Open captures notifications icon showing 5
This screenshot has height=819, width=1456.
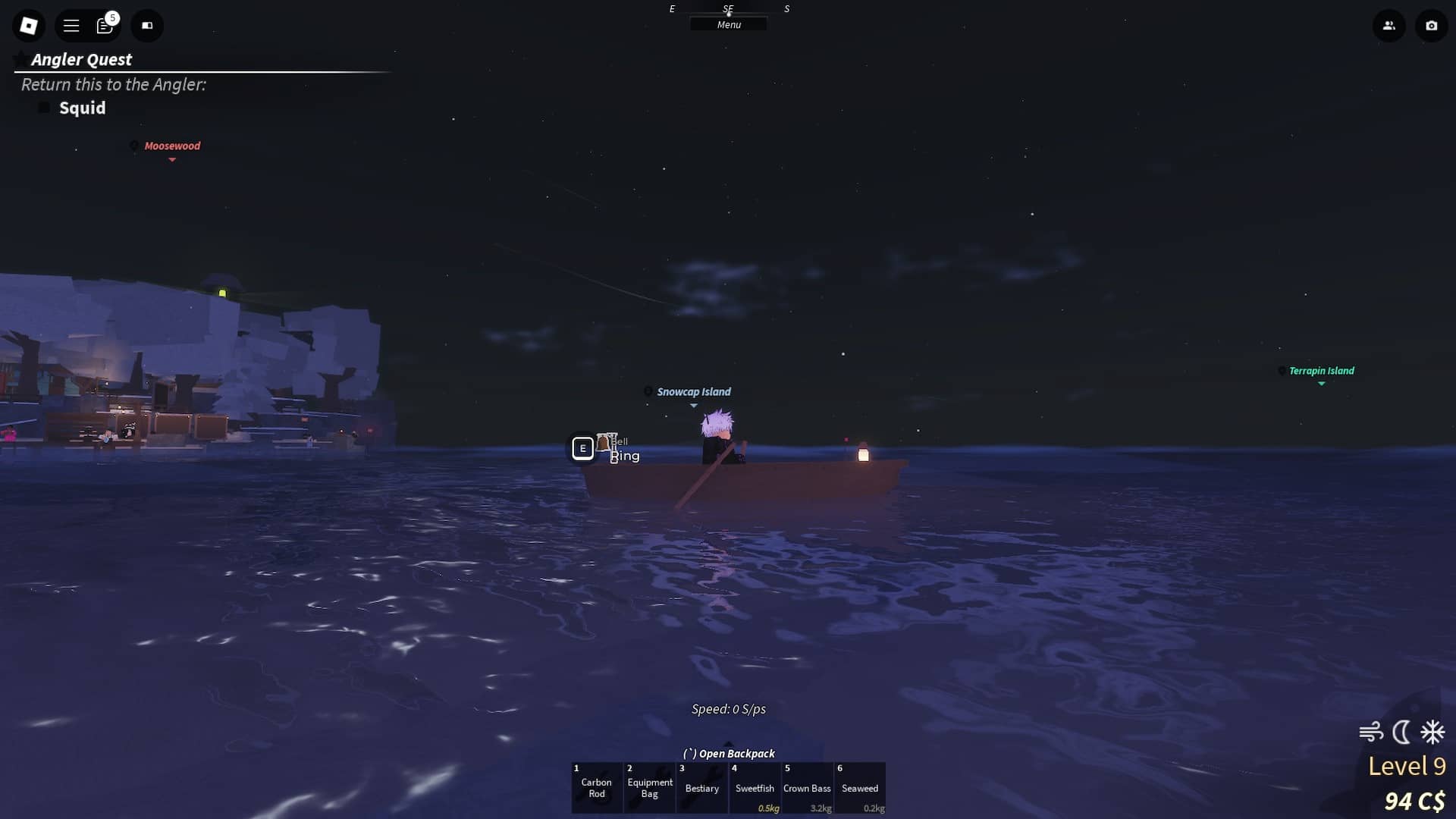pyautogui.click(x=106, y=25)
